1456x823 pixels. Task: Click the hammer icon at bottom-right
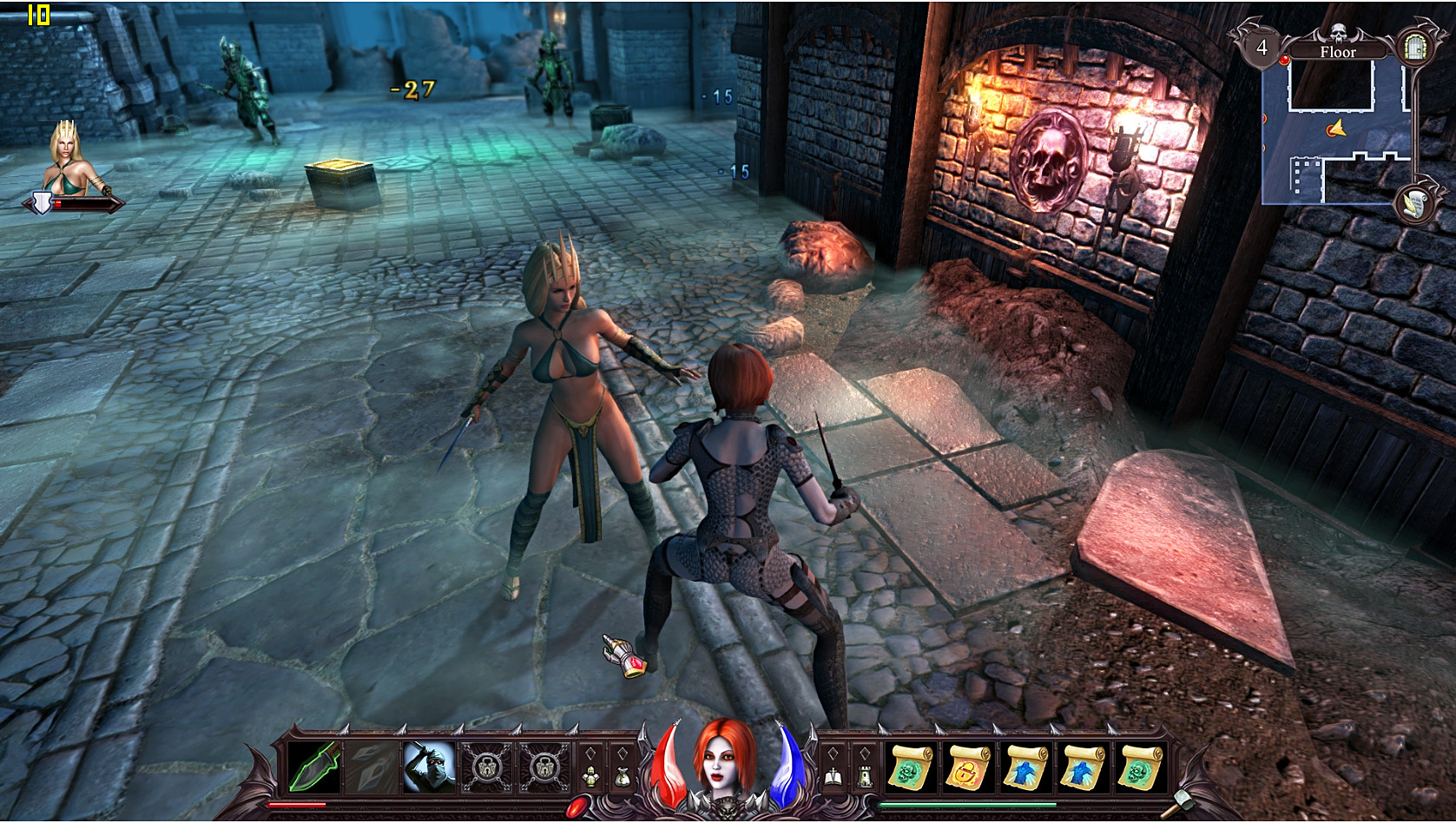(x=1185, y=800)
